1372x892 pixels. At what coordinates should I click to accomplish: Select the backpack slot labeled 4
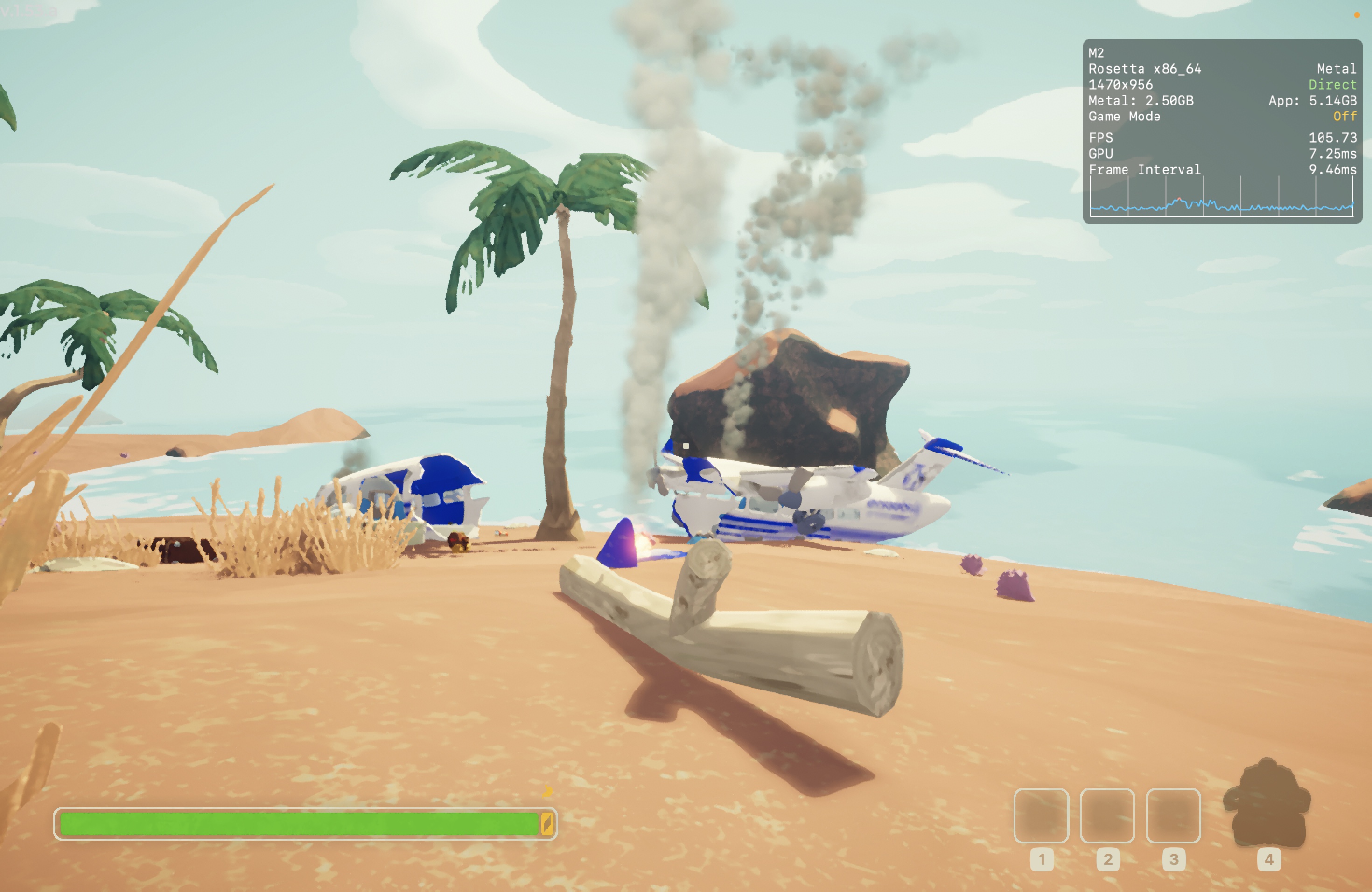pyautogui.click(x=1267, y=805)
